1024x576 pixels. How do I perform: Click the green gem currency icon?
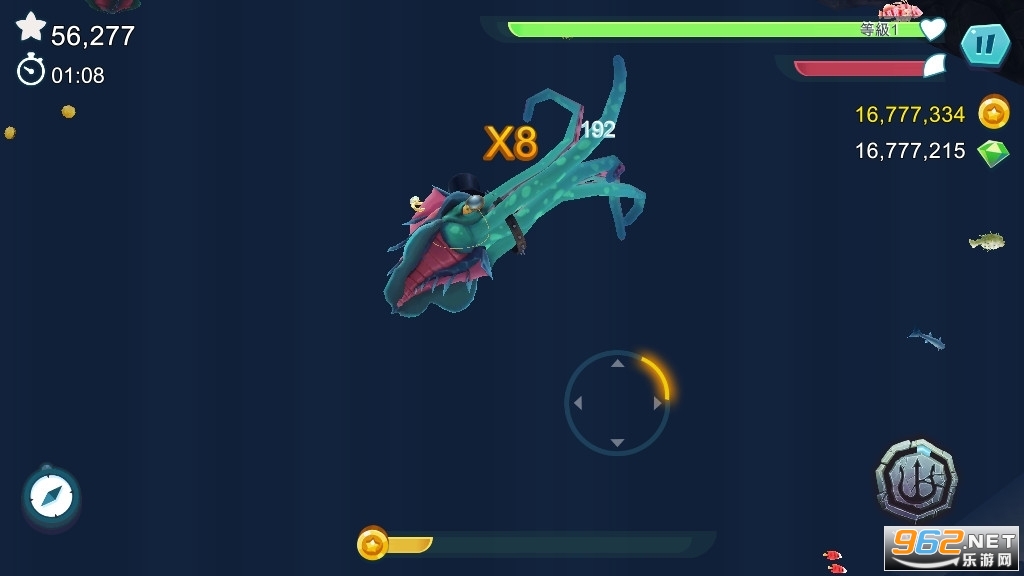pyautogui.click(x=993, y=152)
